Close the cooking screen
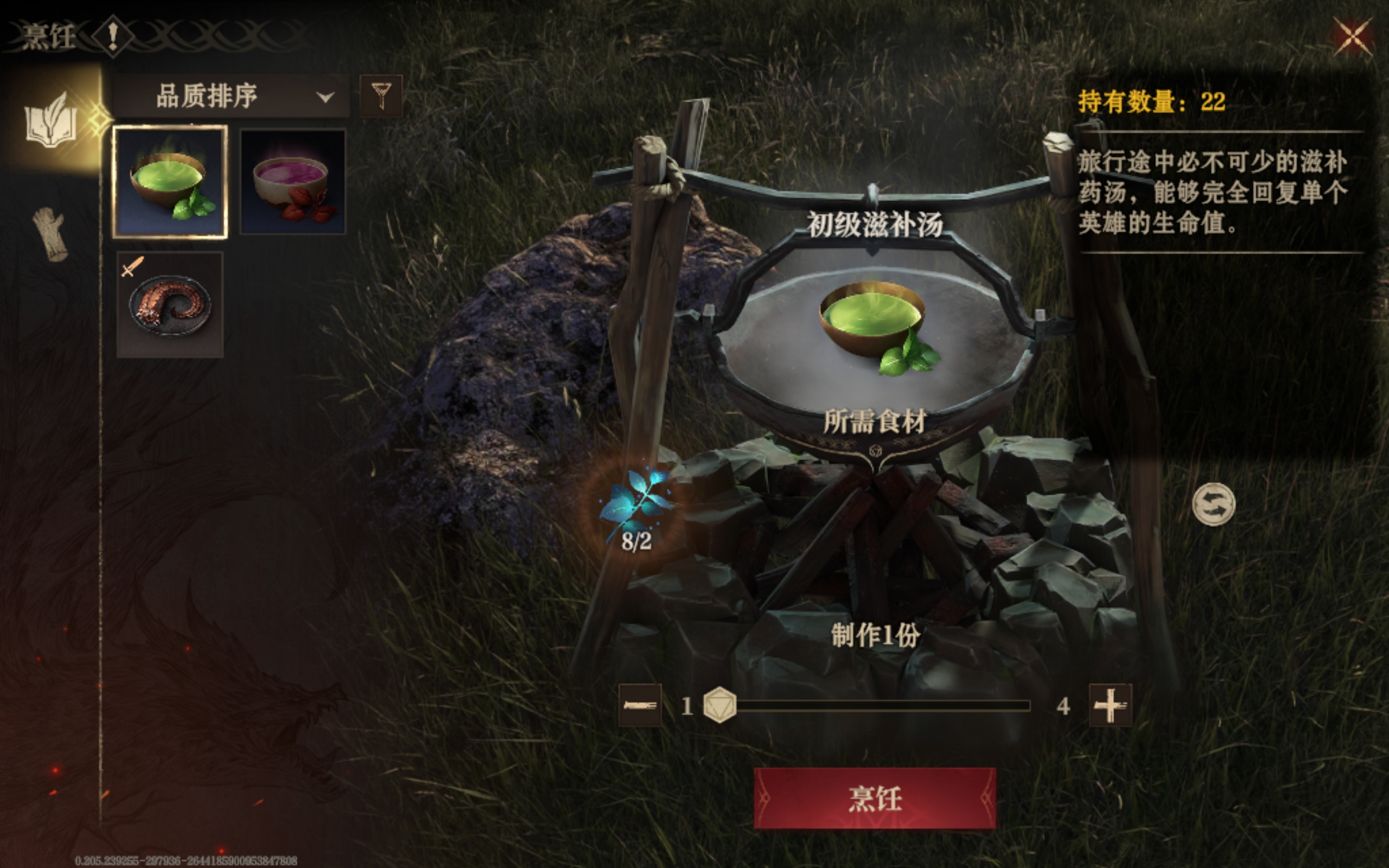The width and height of the screenshot is (1389, 868). click(1353, 37)
